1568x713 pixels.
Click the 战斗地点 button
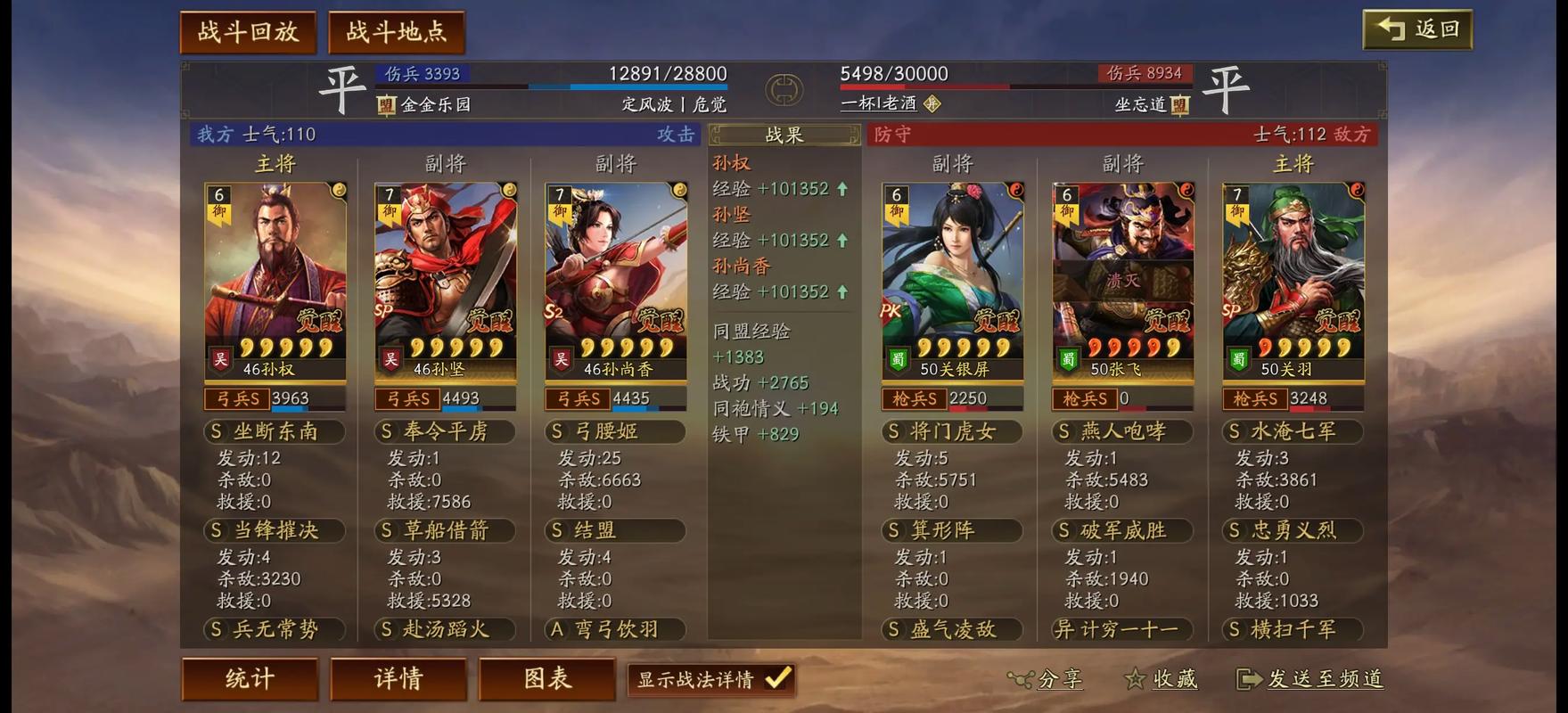click(x=396, y=29)
